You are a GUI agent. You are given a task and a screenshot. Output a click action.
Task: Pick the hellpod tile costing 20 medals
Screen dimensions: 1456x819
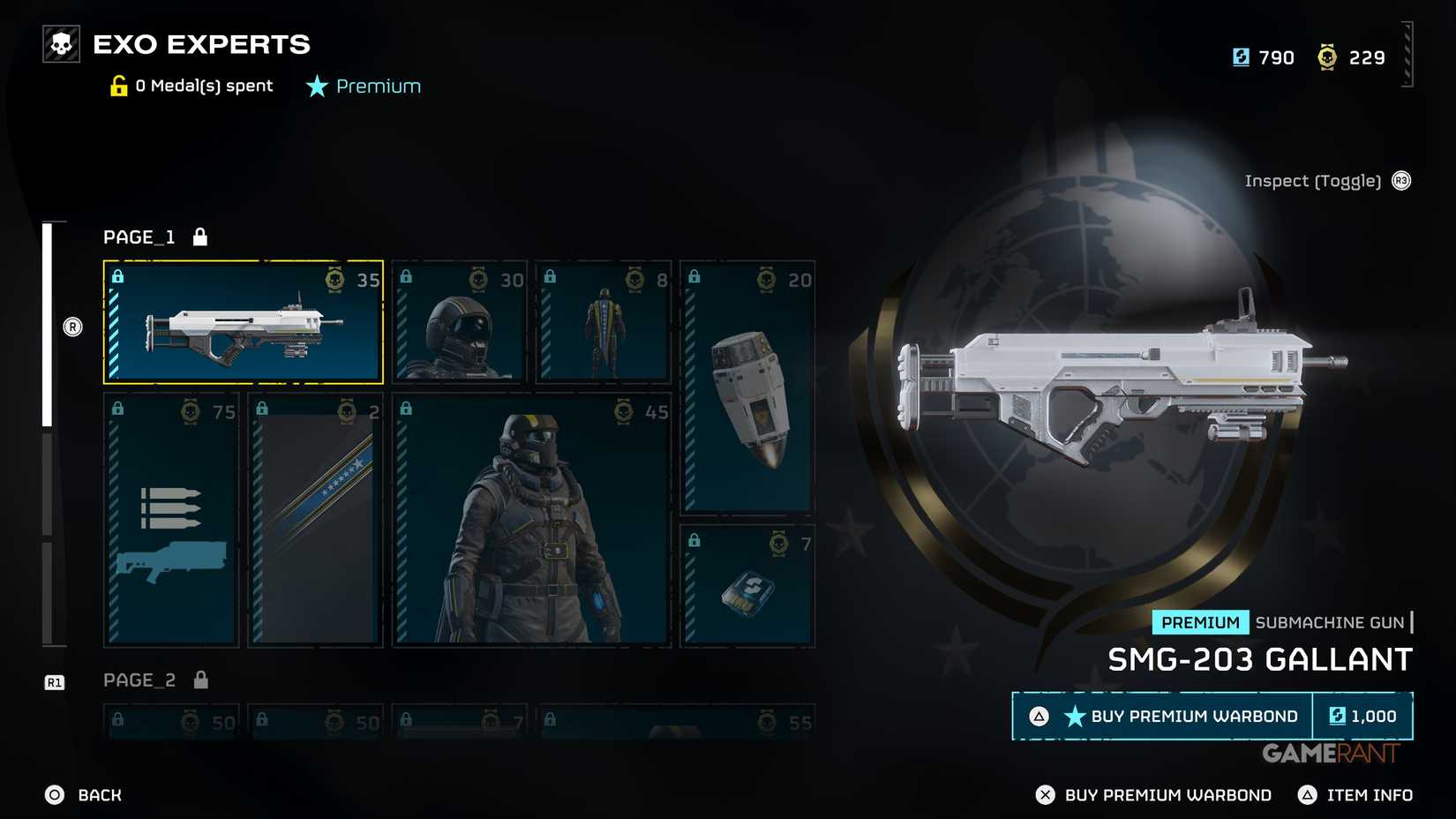click(x=747, y=388)
